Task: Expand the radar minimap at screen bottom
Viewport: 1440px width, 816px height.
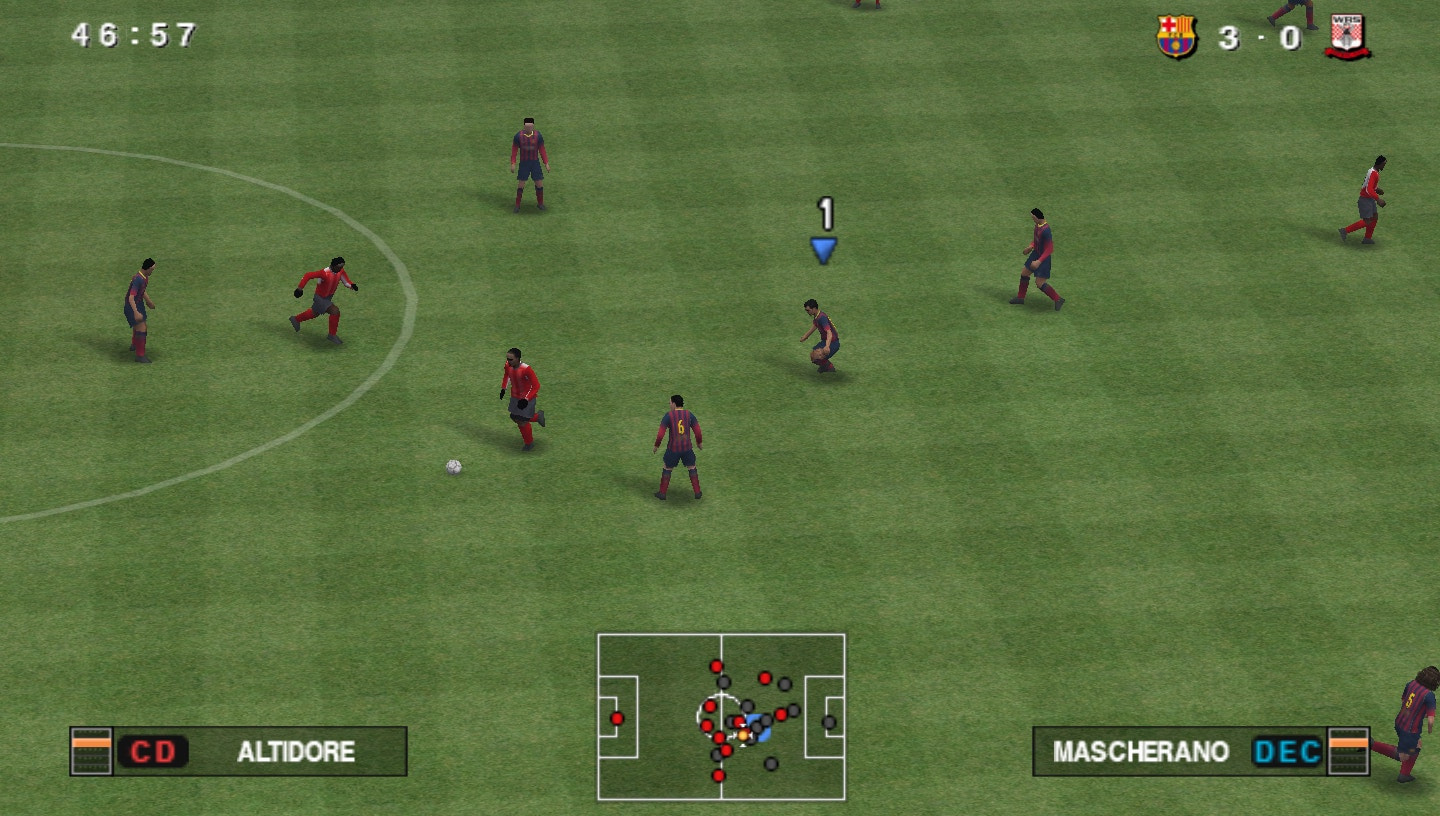Action: tap(722, 714)
